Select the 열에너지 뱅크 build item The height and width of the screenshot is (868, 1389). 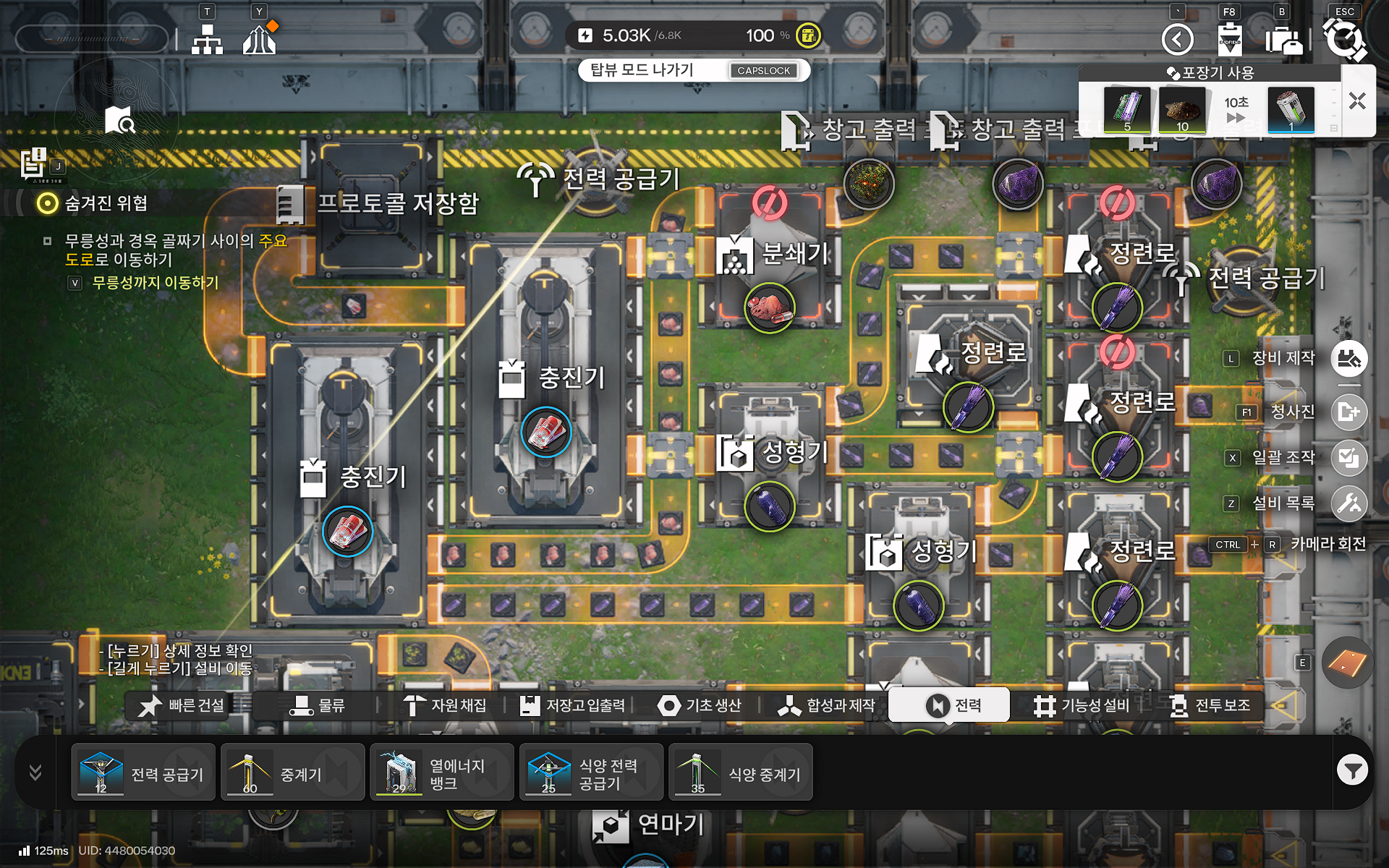click(441, 773)
